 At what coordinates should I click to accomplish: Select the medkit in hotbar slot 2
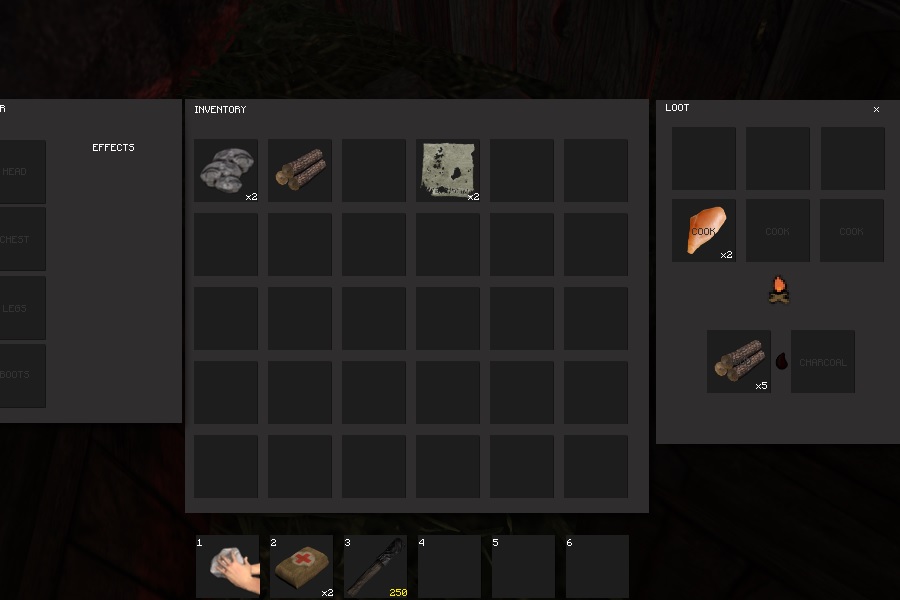coord(301,566)
